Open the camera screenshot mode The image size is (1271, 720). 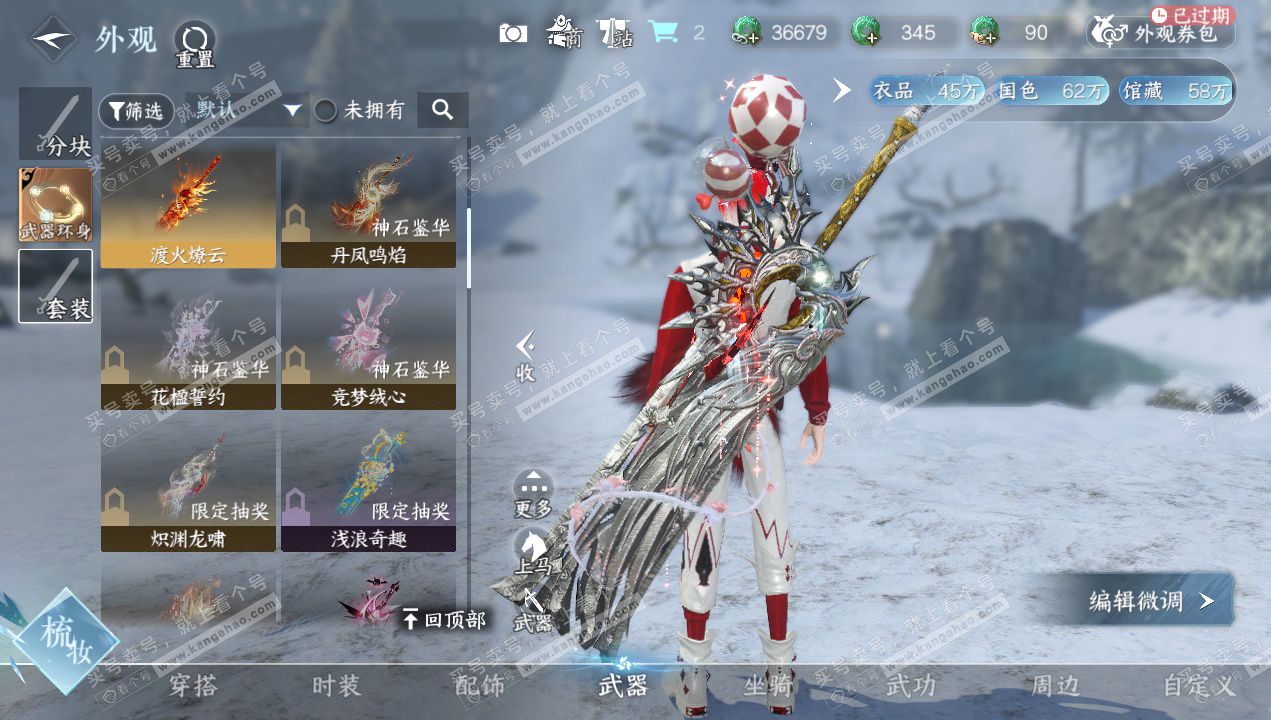click(x=512, y=33)
